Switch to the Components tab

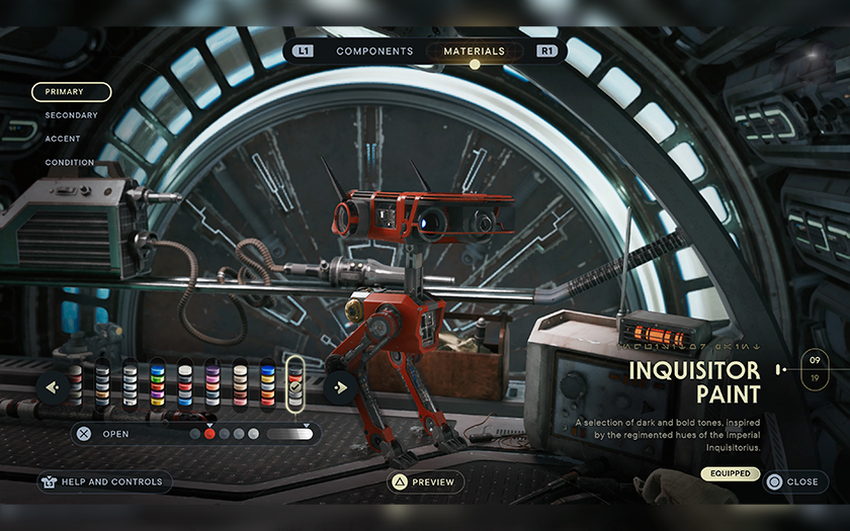click(x=374, y=51)
